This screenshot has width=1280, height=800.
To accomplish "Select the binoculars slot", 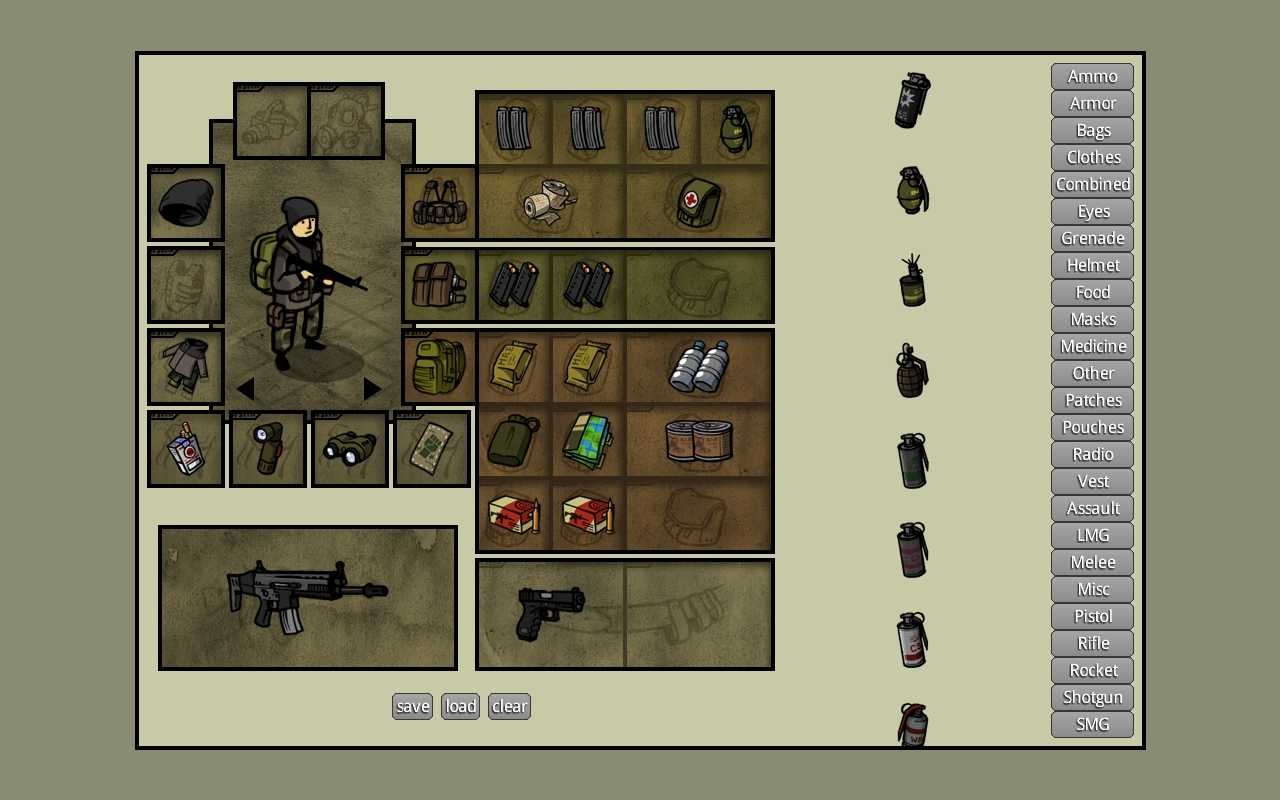I will (349, 449).
